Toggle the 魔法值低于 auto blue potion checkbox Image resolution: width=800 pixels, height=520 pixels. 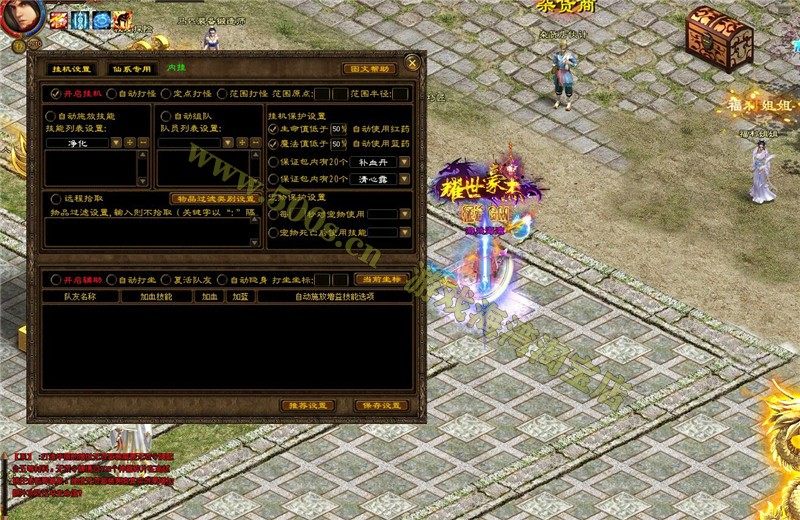click(273, 144)
